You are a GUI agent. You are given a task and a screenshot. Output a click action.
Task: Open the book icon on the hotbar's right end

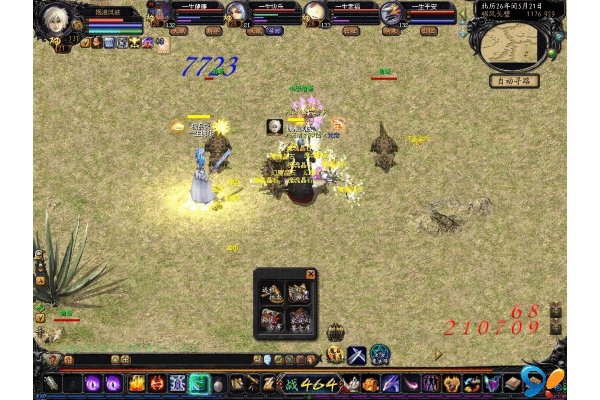(x=513, y=384)
